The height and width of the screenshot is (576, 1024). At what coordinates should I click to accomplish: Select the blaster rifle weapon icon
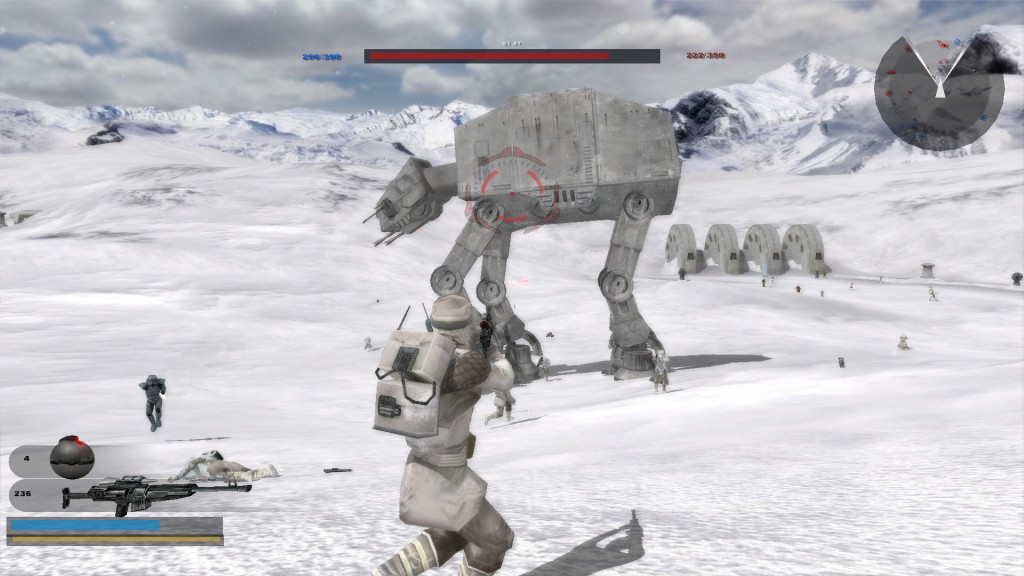[150, 493]
